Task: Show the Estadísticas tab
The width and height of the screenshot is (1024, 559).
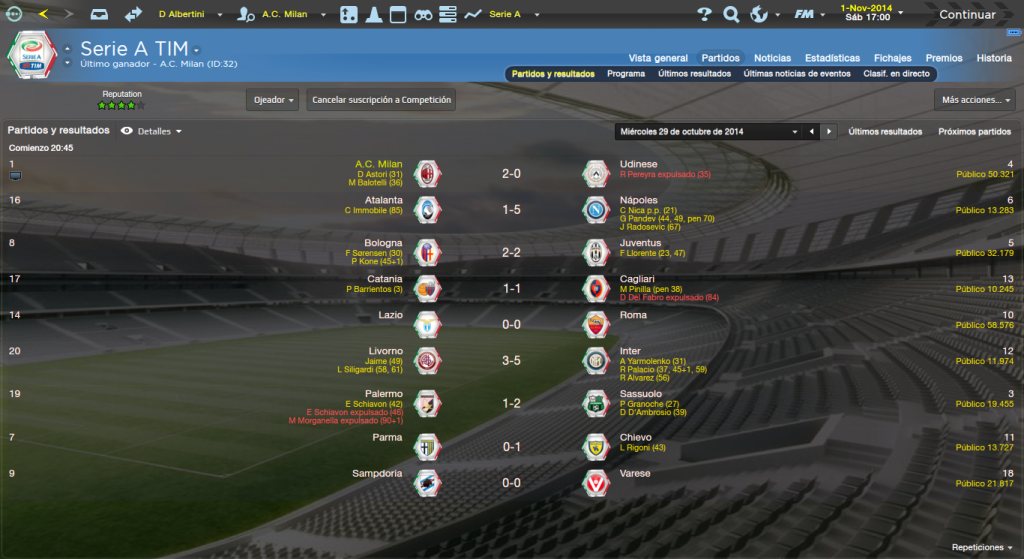Action: point(832,58)
